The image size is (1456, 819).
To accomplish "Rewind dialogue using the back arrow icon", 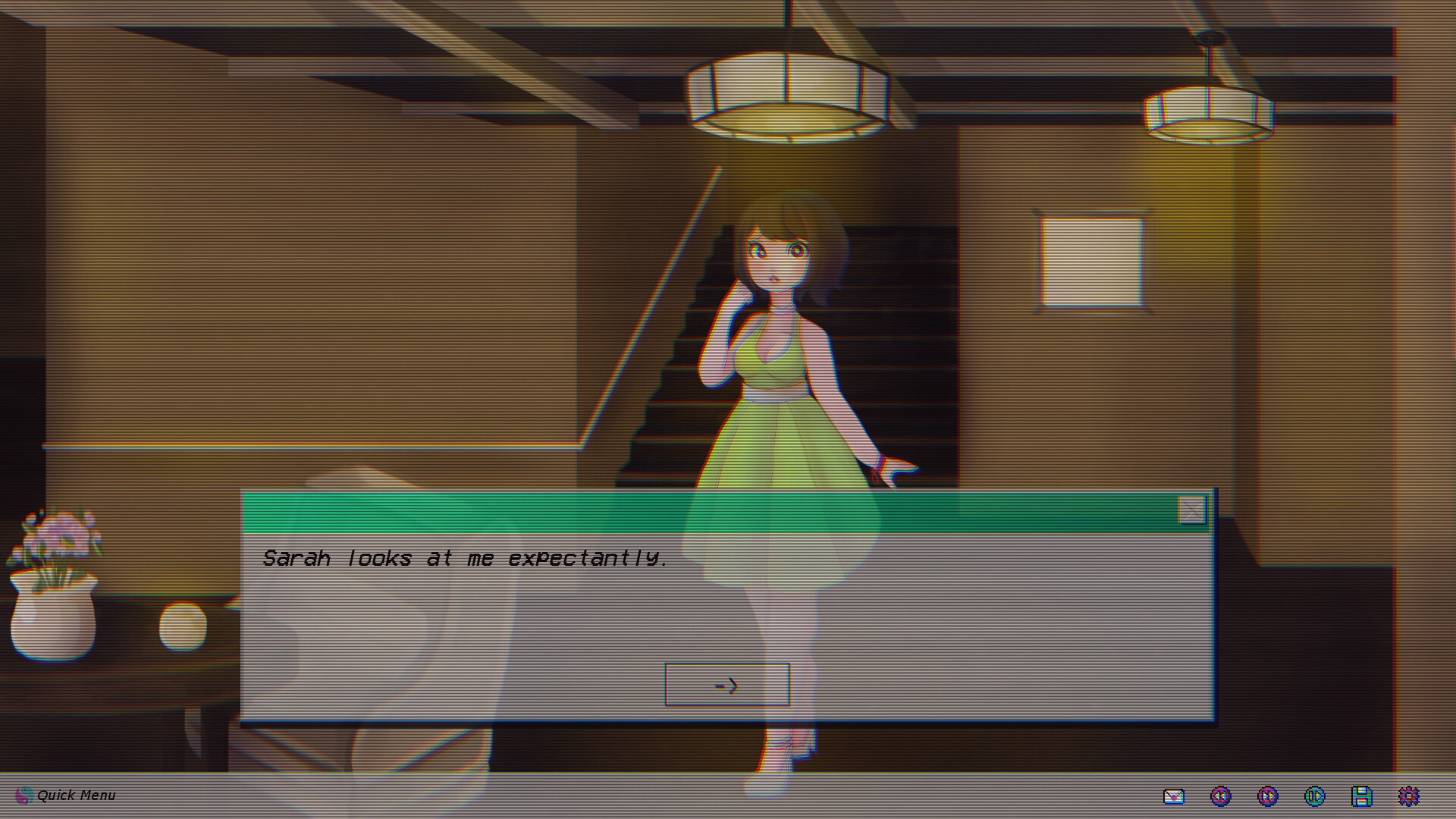I will pos(1222,795).
